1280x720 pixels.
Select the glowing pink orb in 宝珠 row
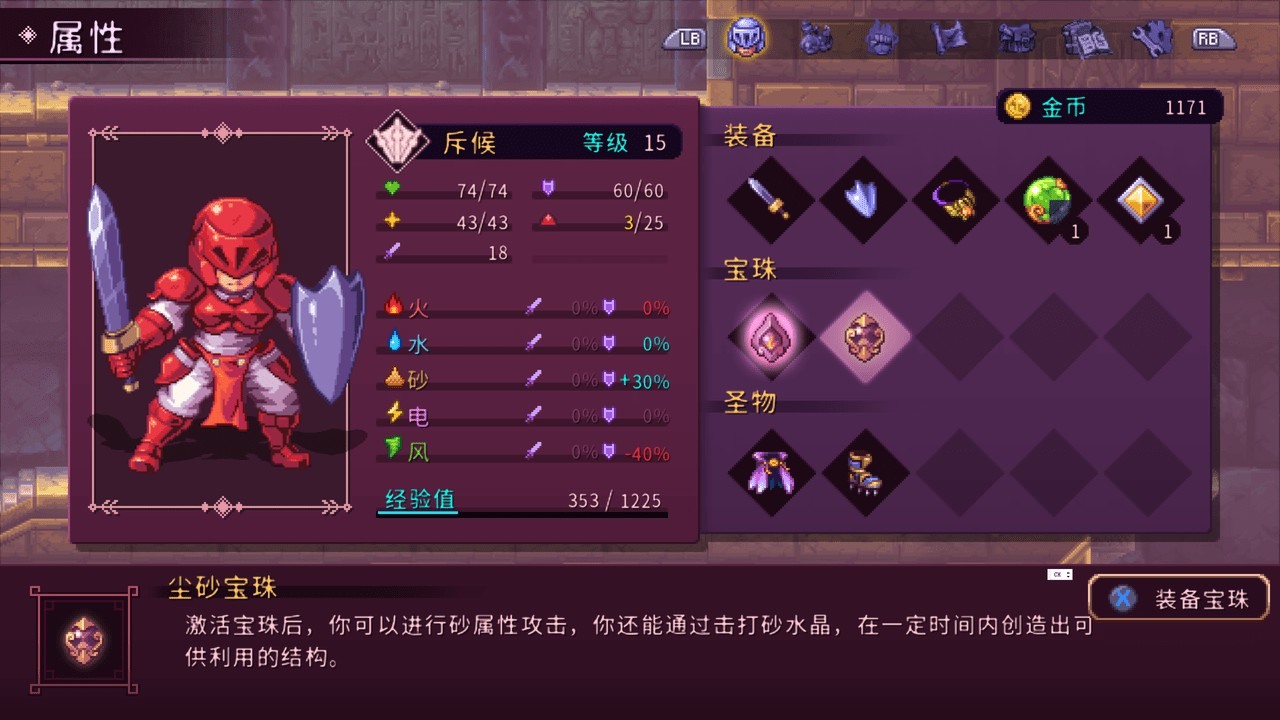(769, 338)
